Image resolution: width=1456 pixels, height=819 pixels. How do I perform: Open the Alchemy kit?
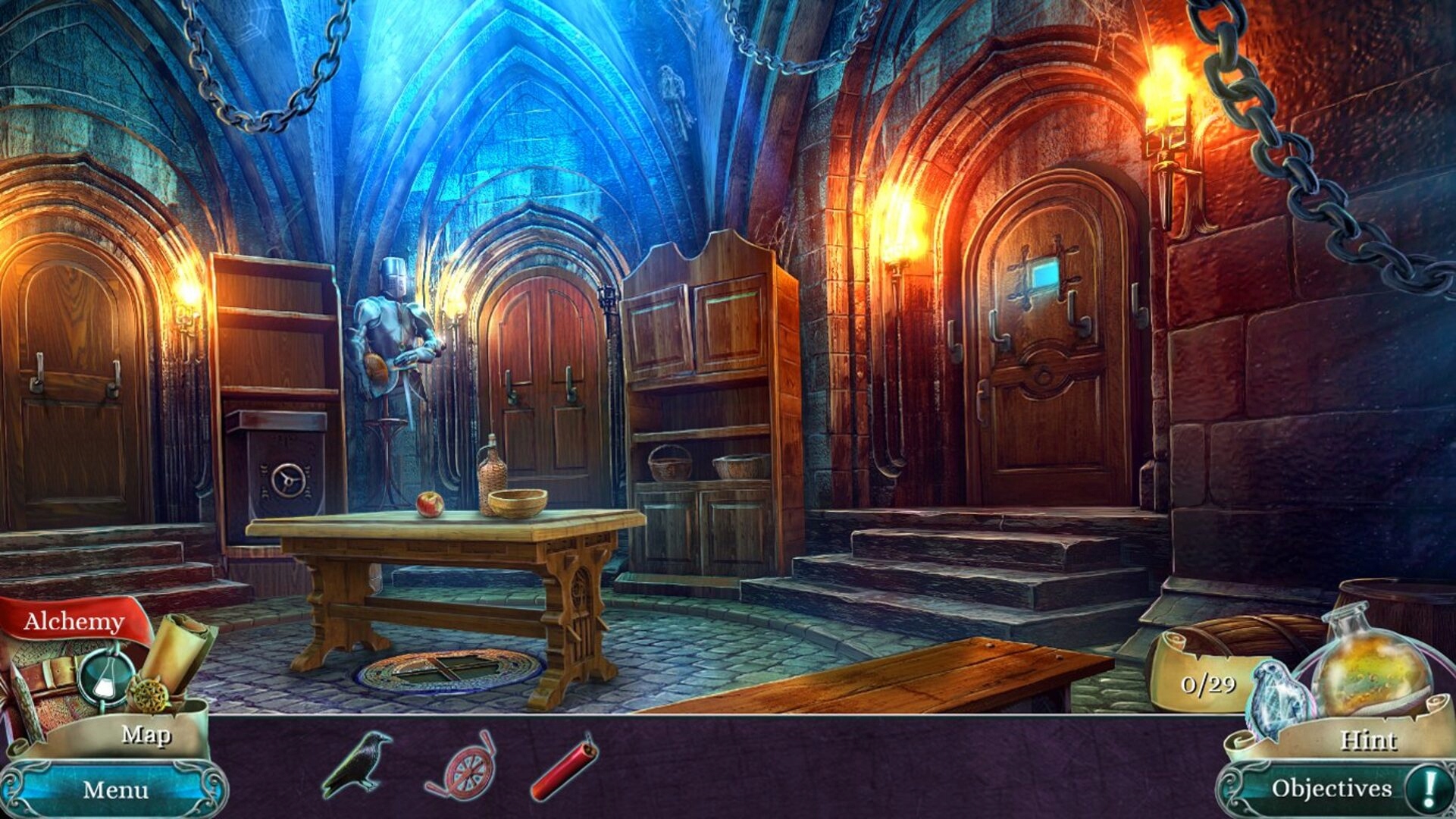click(74, 622)
